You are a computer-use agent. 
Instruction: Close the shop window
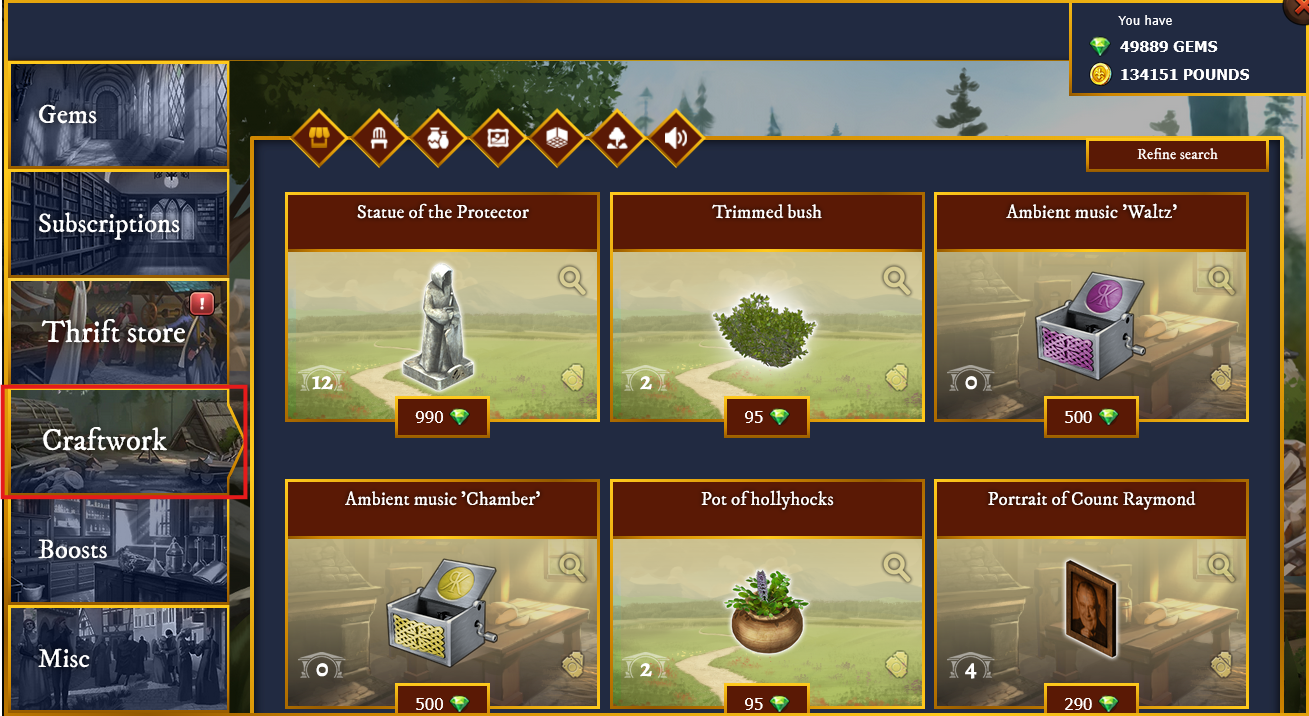1297,6
